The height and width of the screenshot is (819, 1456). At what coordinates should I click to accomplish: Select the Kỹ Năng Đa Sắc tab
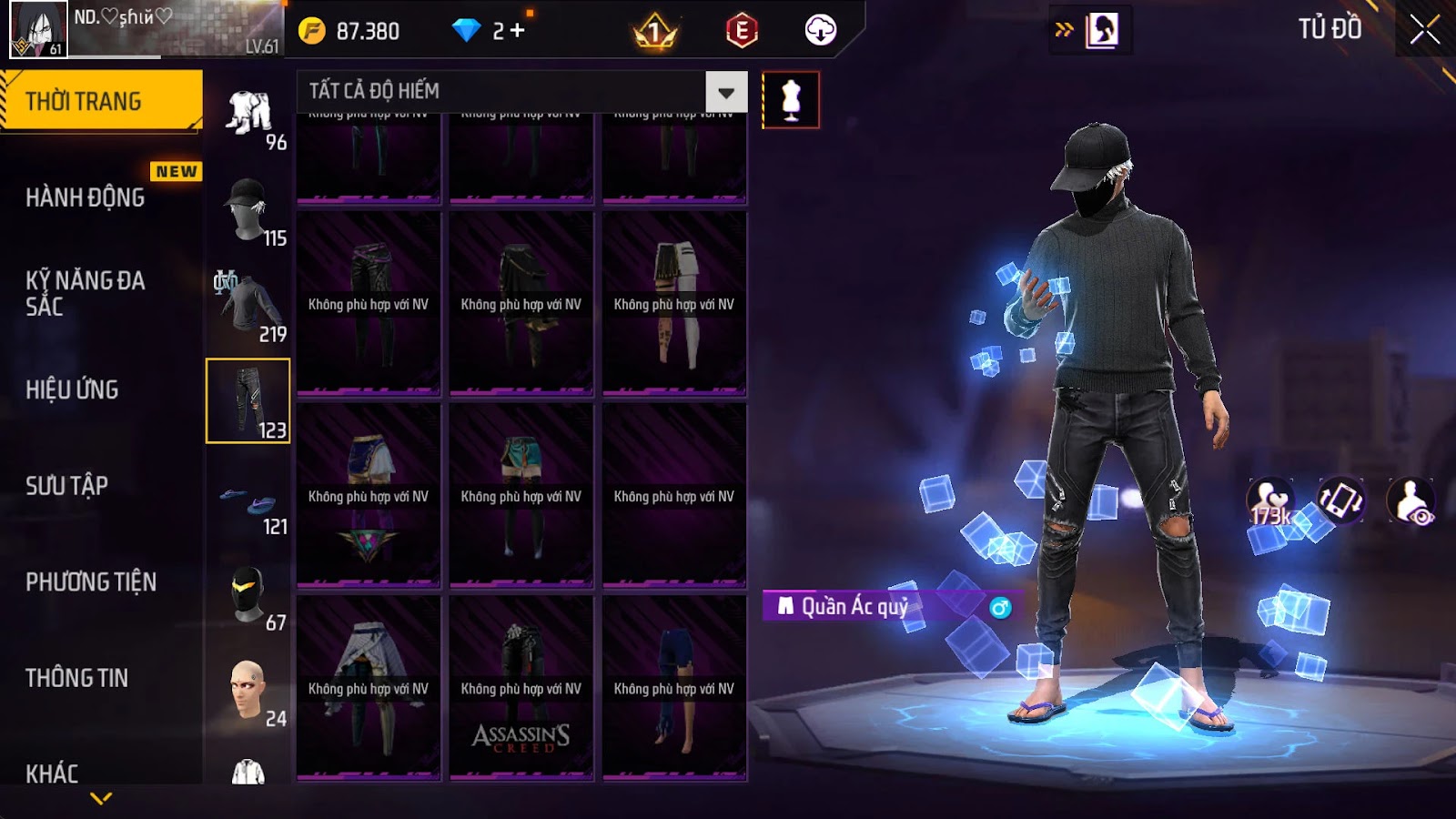[85, 293]
